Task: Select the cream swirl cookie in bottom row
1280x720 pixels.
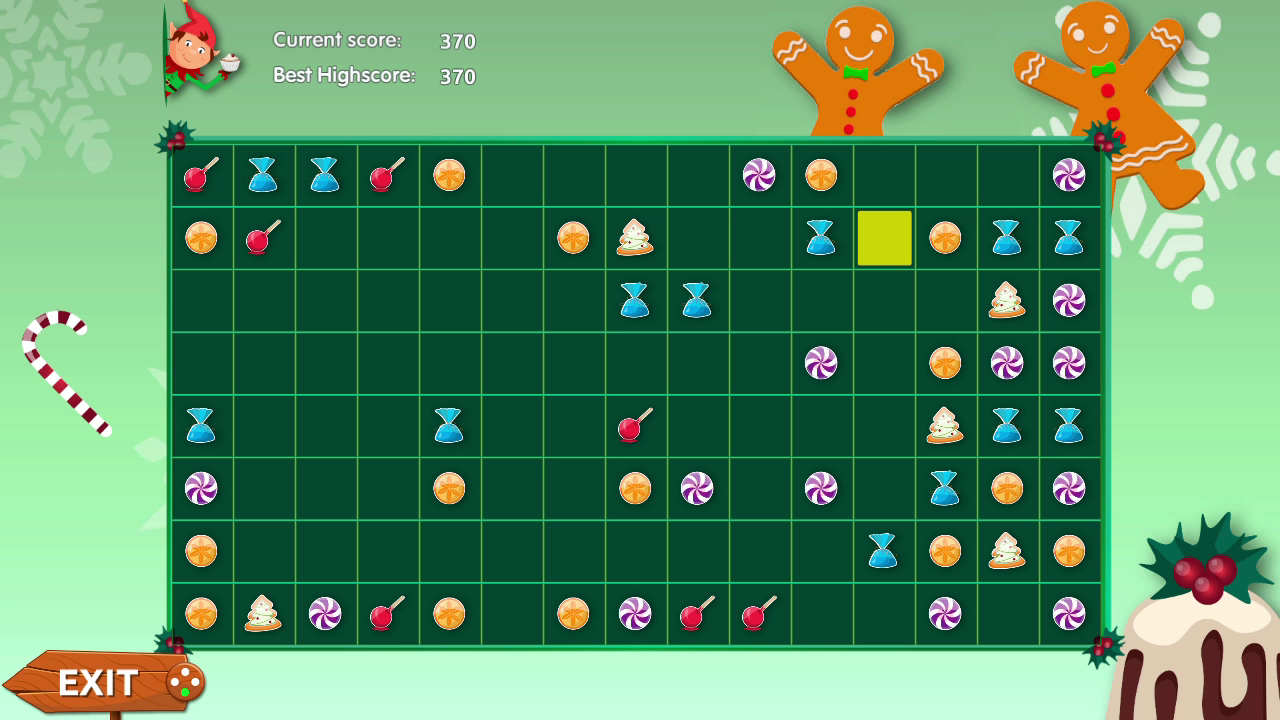Action: pos(262,613)
